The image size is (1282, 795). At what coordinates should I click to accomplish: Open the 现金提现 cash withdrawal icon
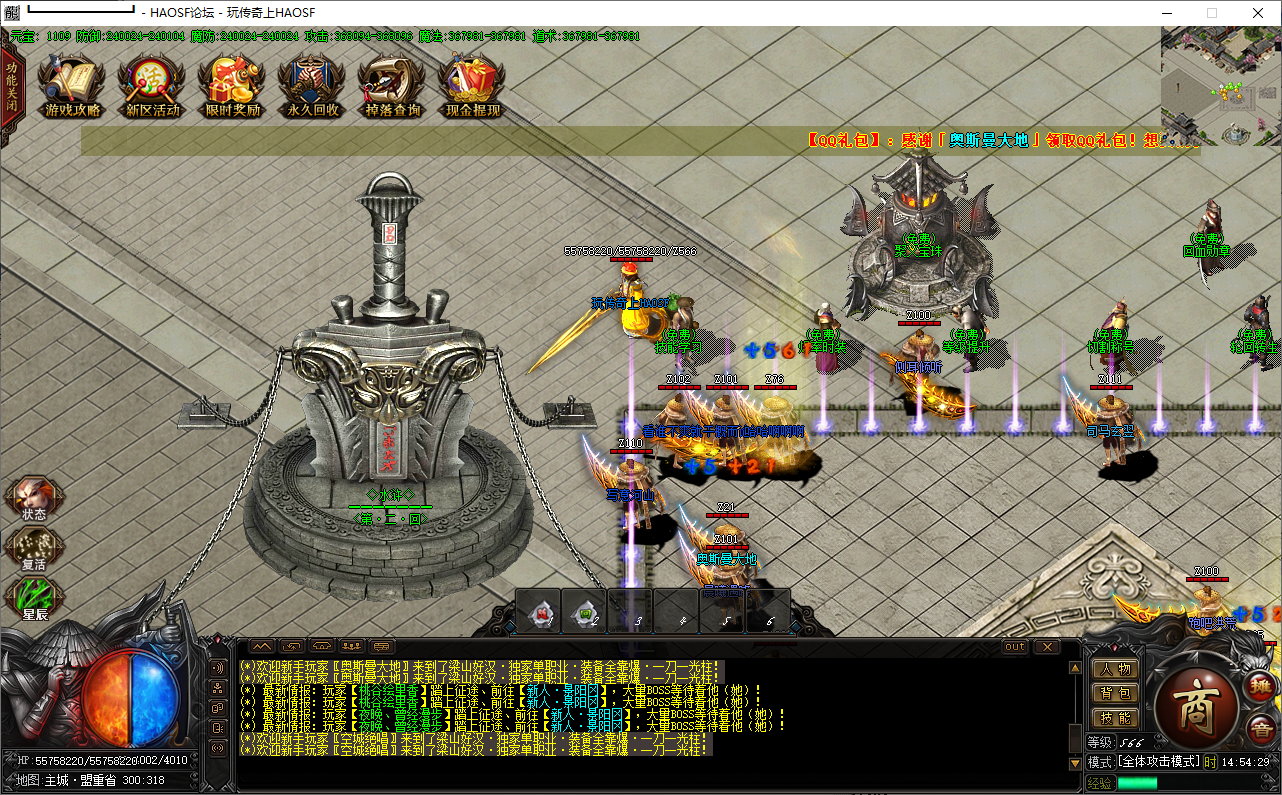[x=472, y=85]
